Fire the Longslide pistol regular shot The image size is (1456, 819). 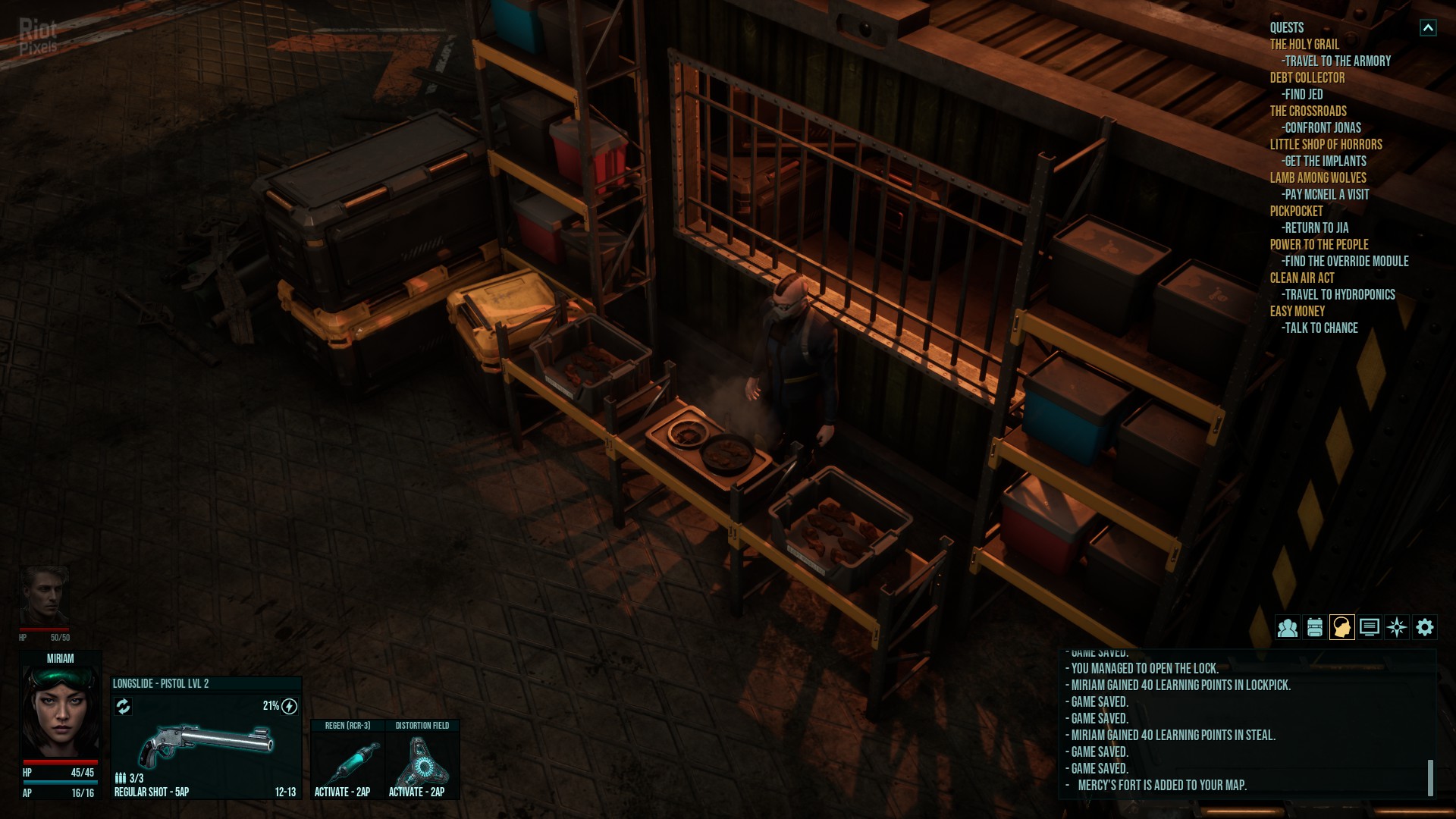click(x=206, y=747)
